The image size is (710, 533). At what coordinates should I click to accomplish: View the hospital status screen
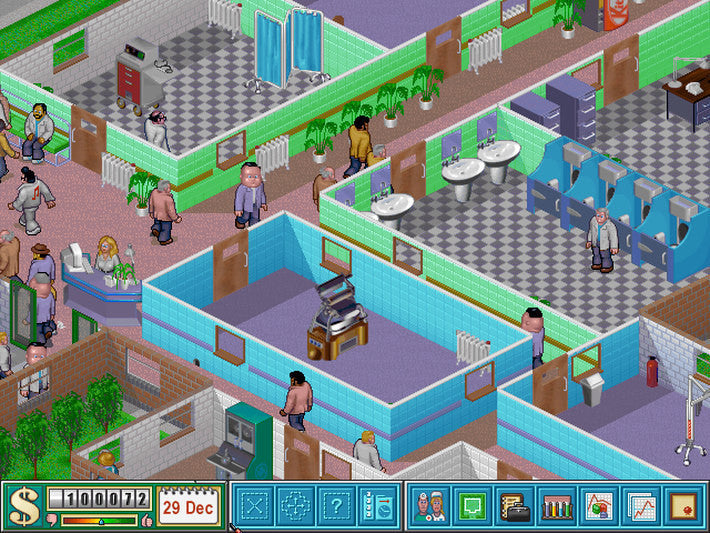tap(599, 507)
